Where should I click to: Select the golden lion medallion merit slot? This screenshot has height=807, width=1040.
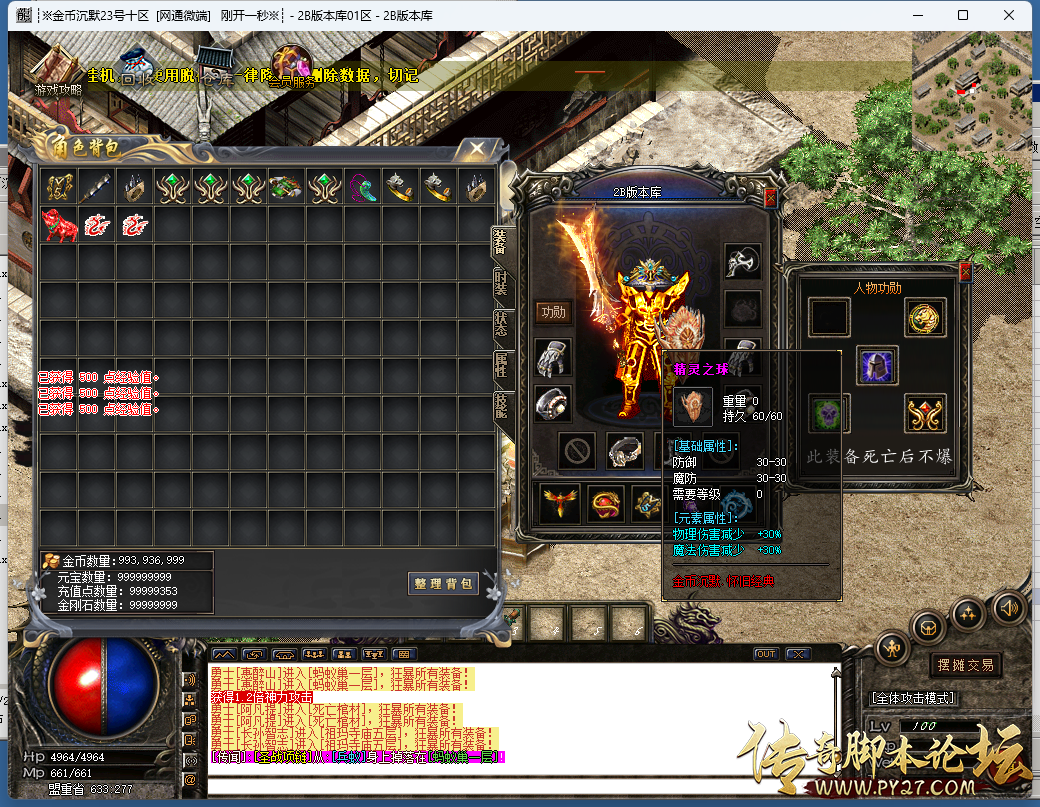pos(926,318)
